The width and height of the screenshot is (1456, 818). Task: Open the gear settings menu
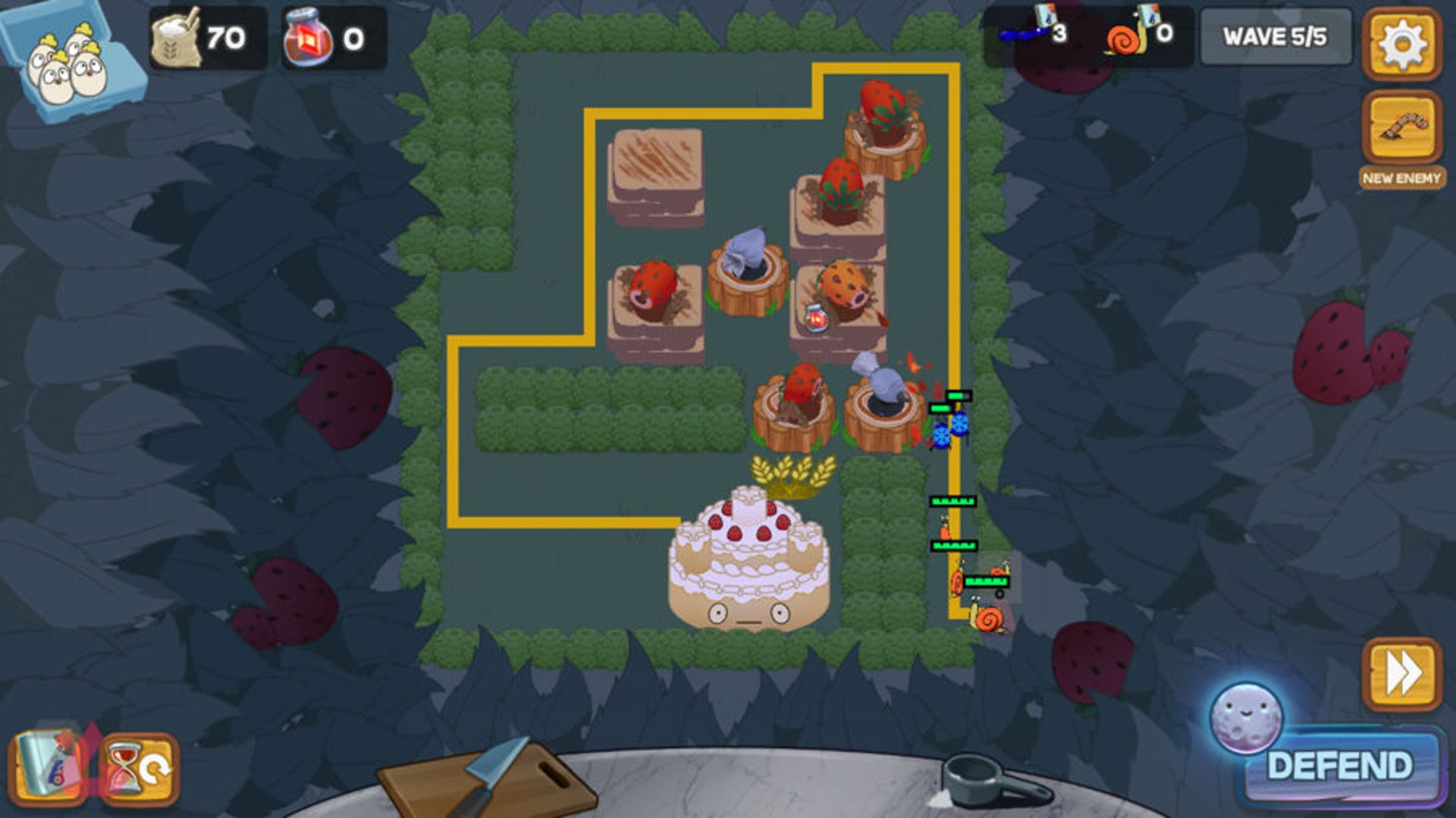pos(1401,44)
